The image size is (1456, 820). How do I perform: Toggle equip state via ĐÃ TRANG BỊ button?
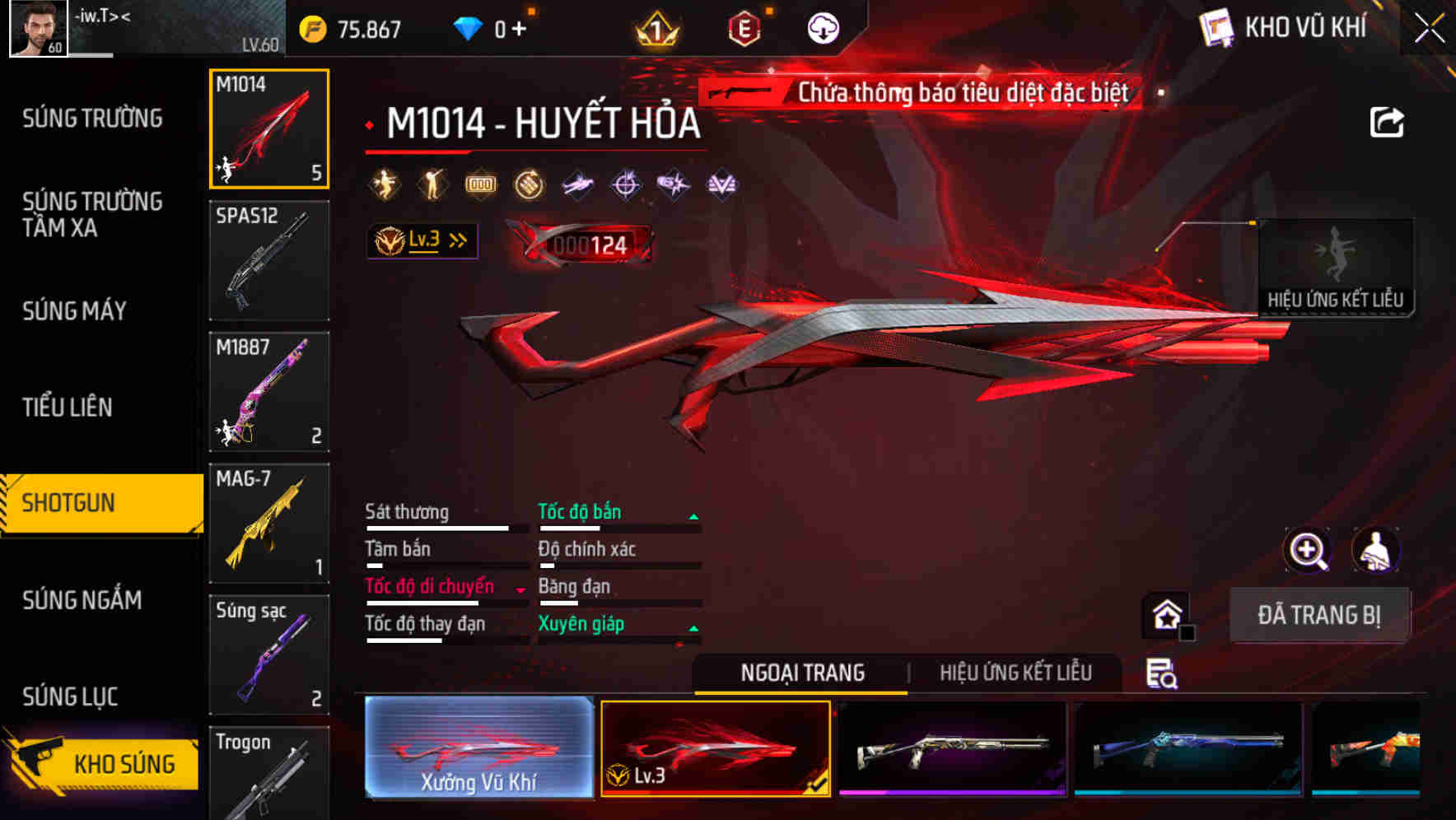(1320, 615)
